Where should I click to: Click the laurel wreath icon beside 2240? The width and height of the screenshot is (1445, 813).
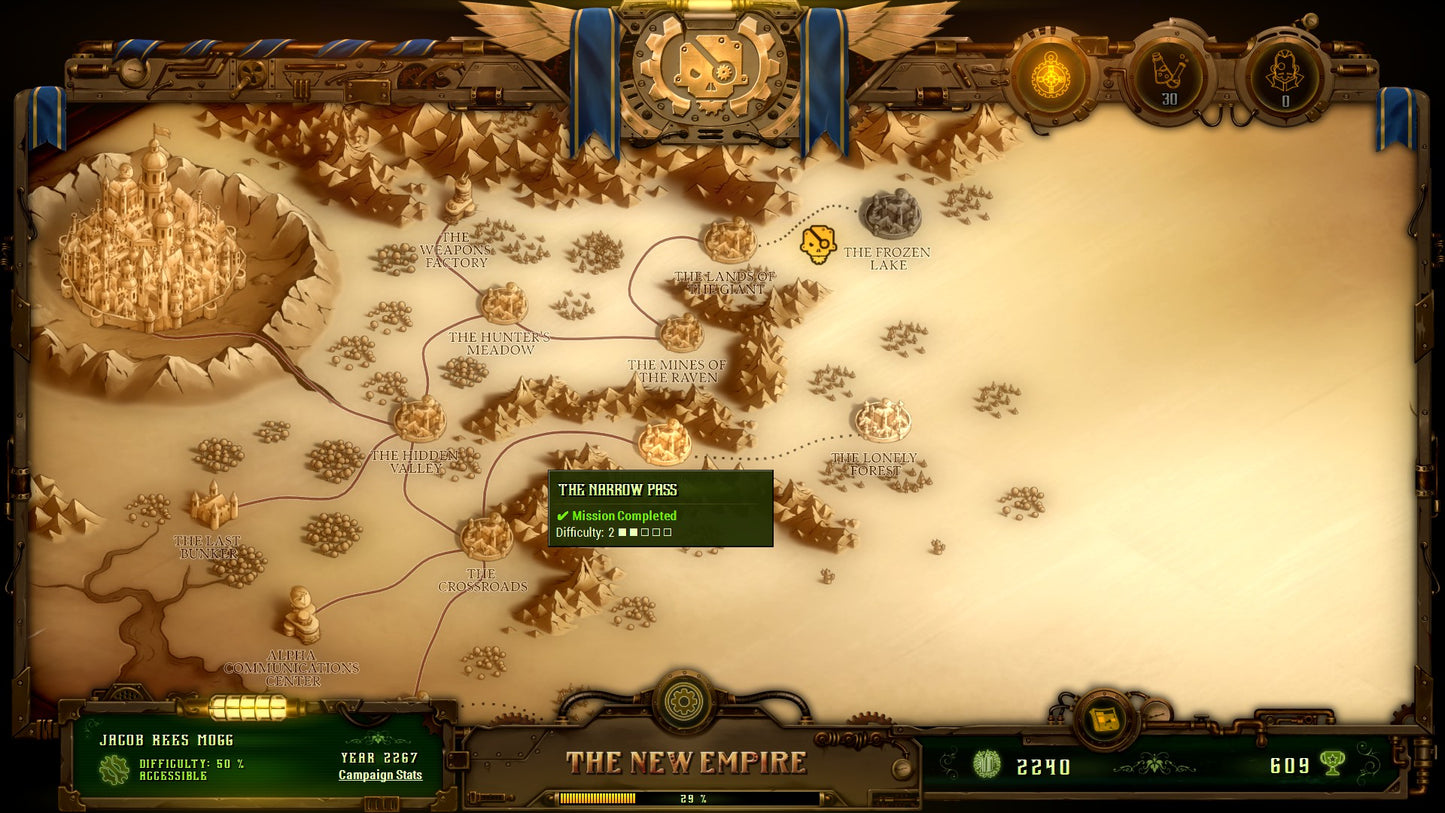pos(988,765)
